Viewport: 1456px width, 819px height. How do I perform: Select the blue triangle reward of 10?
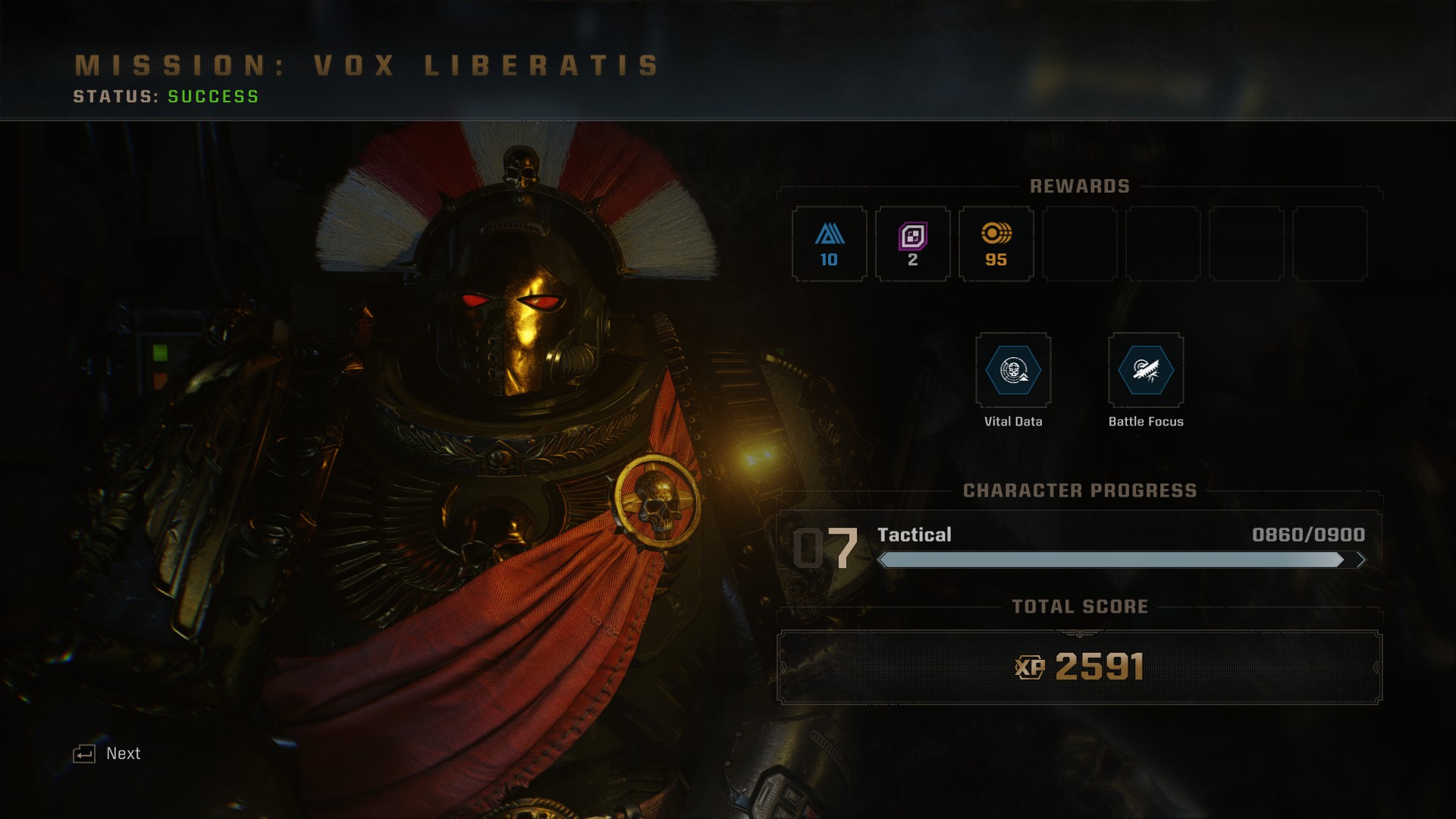[x=829, y=244]
